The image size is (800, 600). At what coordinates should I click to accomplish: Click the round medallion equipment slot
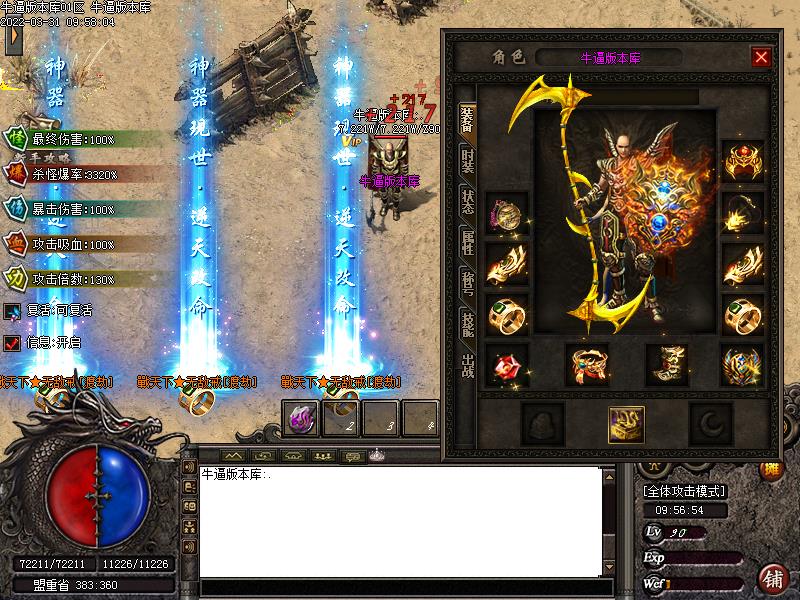tap(505, 213)
